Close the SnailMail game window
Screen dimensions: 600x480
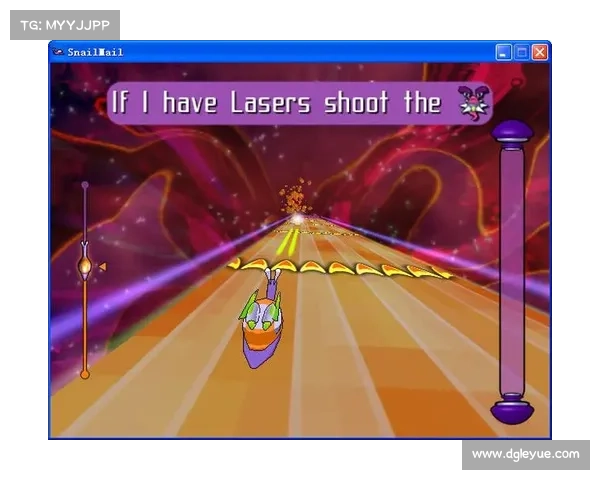[540, 52]
